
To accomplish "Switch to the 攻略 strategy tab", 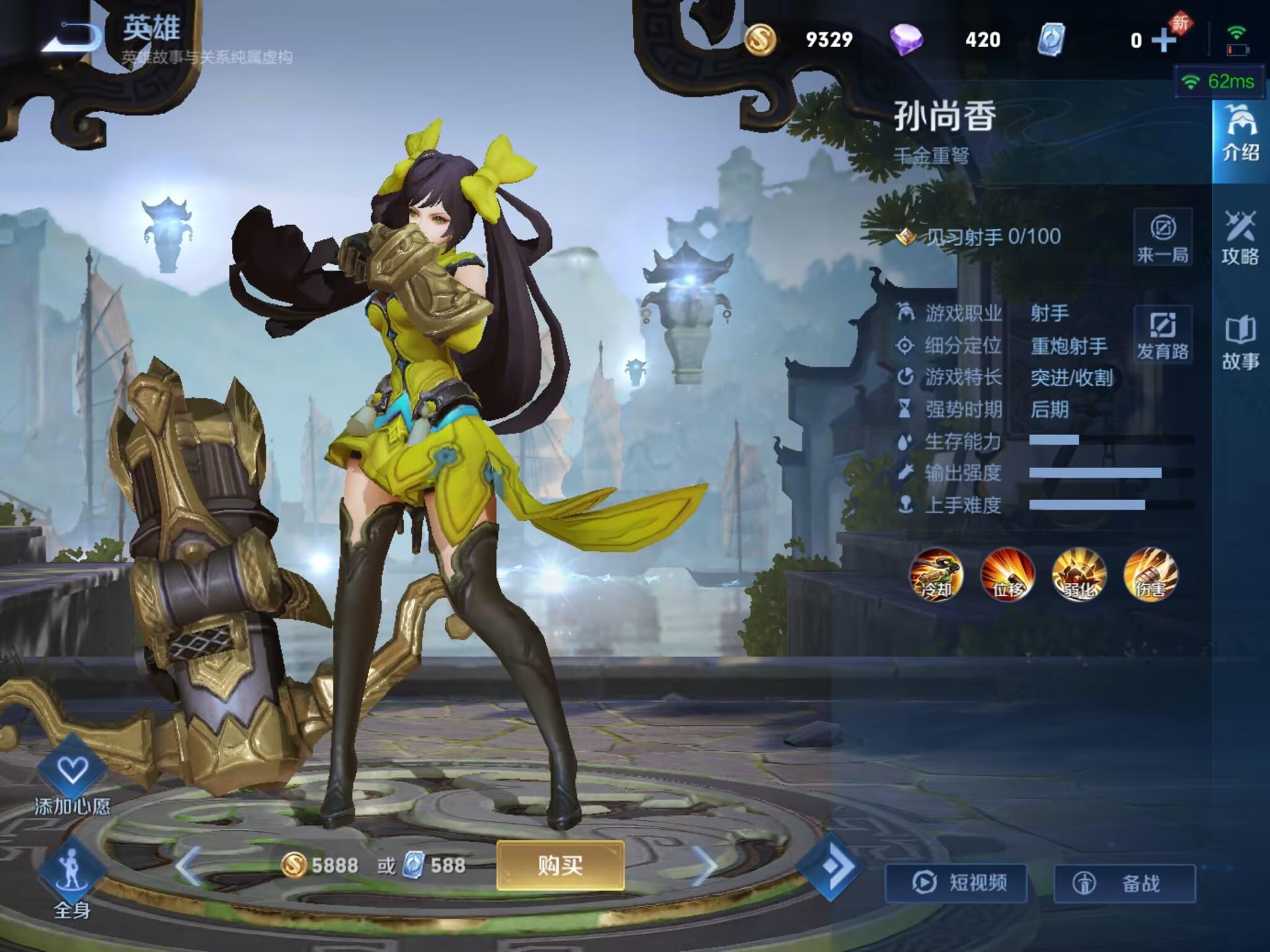I will pyautogui.click(x=1240, y=238).
